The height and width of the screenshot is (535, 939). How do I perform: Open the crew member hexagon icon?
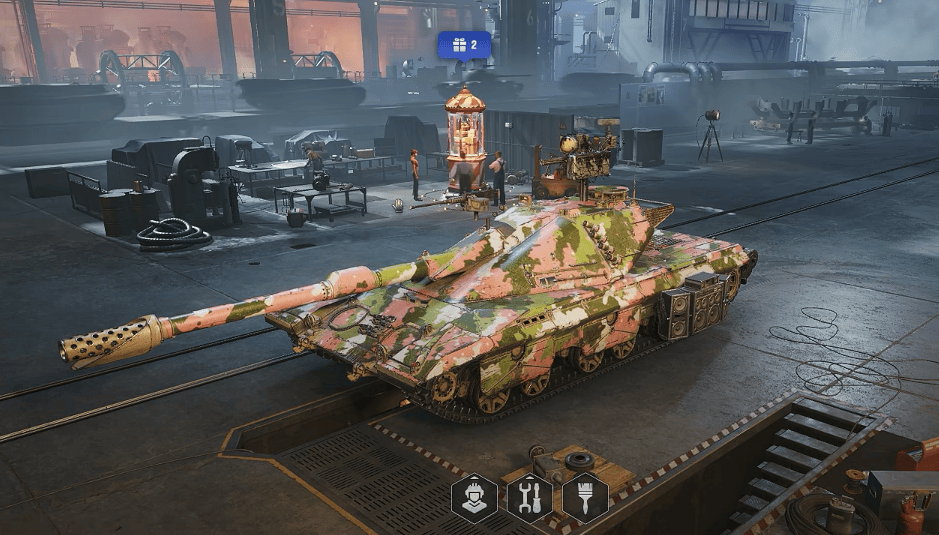click(x=474, y=497)
